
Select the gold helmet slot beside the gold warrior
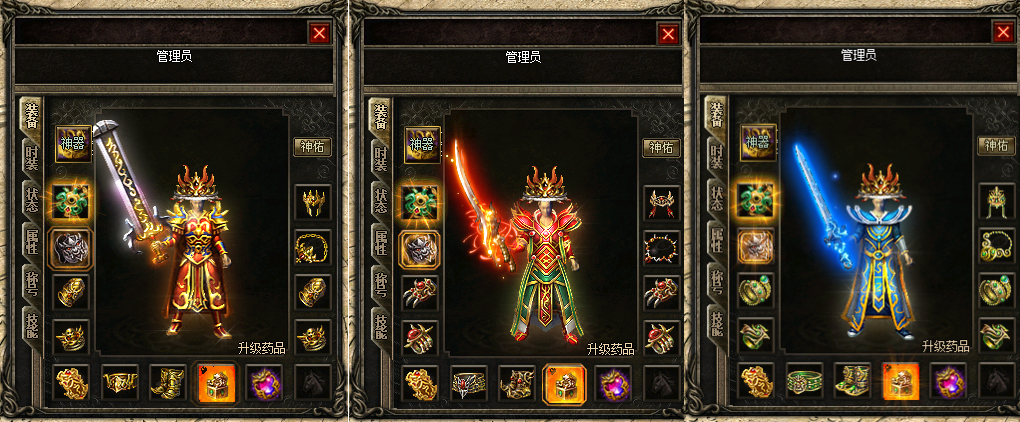coord(313,203)
